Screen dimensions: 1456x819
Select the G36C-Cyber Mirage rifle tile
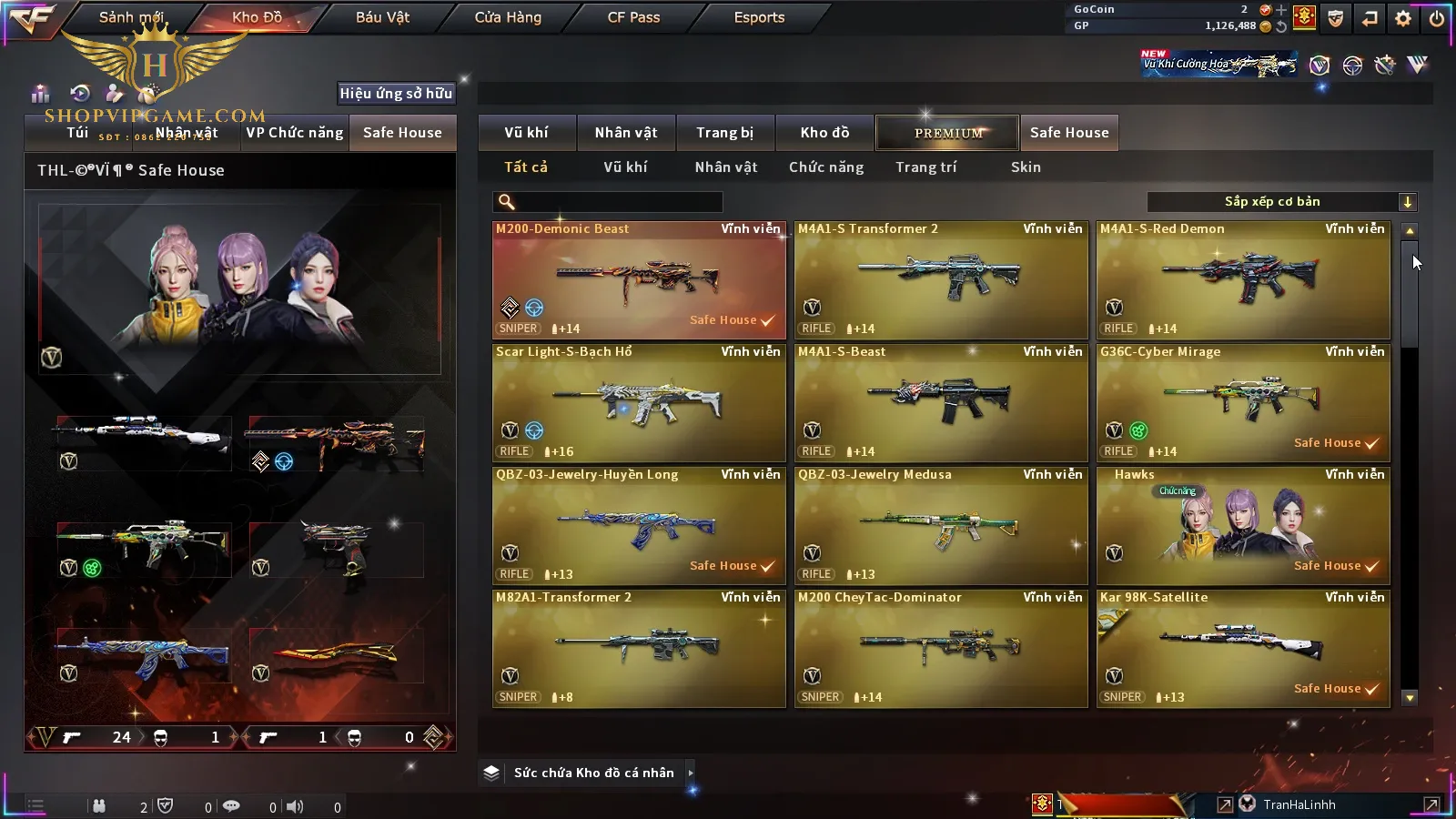(1242, 403)
